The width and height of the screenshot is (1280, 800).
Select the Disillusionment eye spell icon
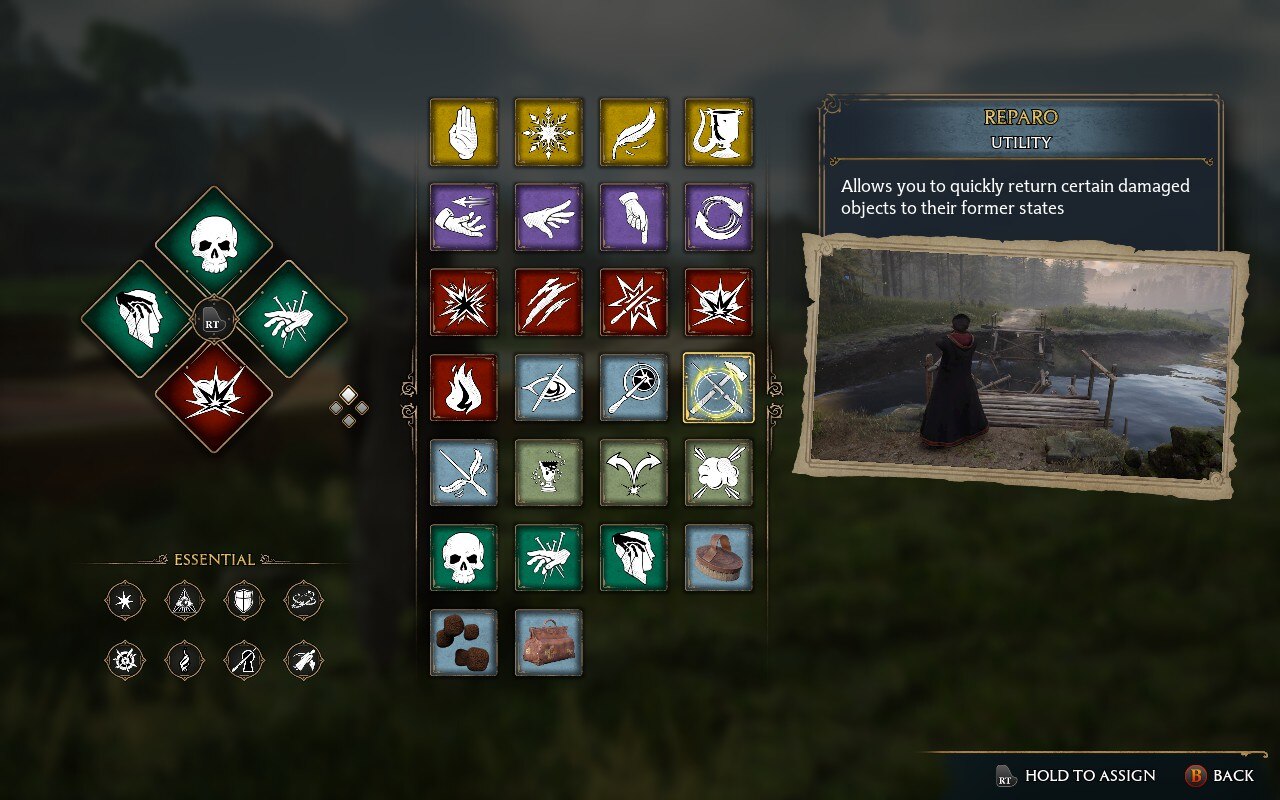point(548,388)
